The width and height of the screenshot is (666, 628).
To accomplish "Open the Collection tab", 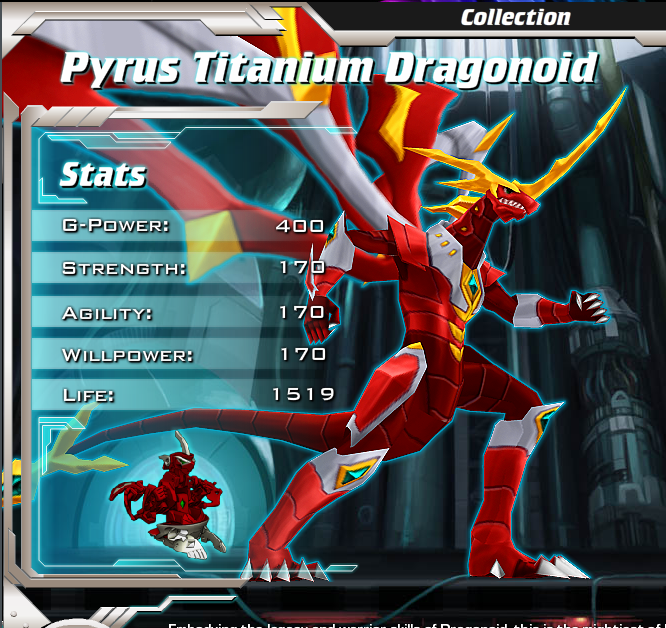I will click(515, 17).
